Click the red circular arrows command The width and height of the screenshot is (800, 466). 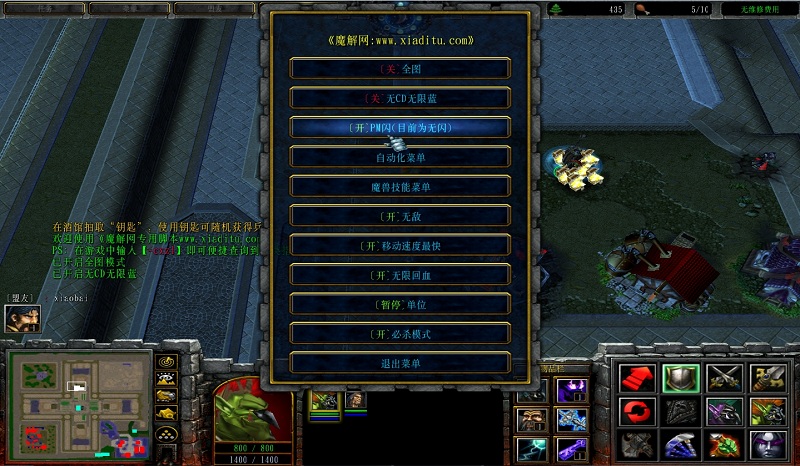(x=635, y=411)
